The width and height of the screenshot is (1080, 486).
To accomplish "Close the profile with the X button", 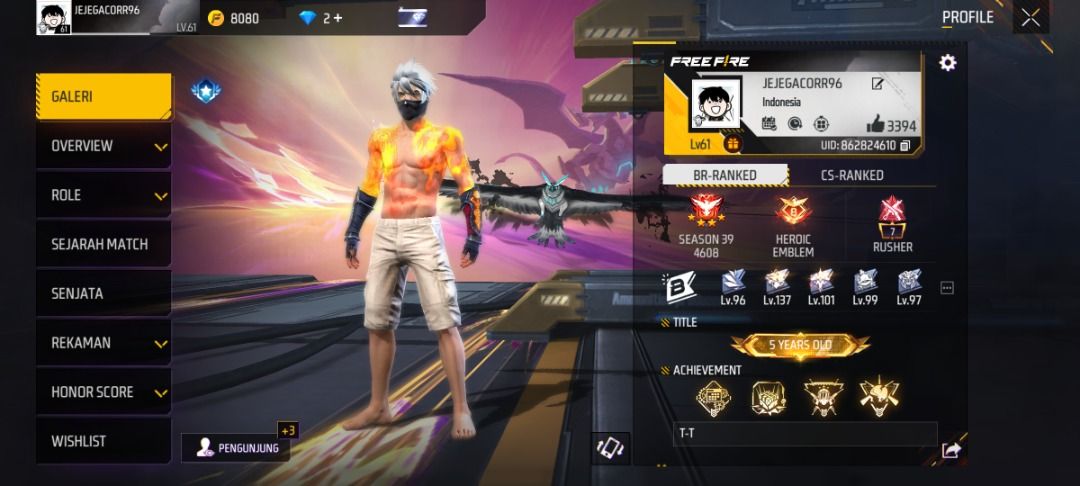I will (x=1030, y=17).
